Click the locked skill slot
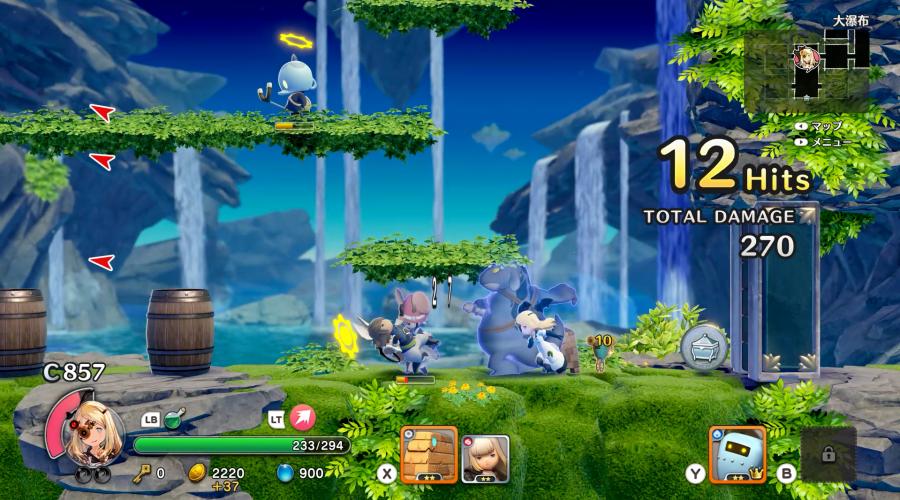Viewport: 900px width, 500px height. 828,454
